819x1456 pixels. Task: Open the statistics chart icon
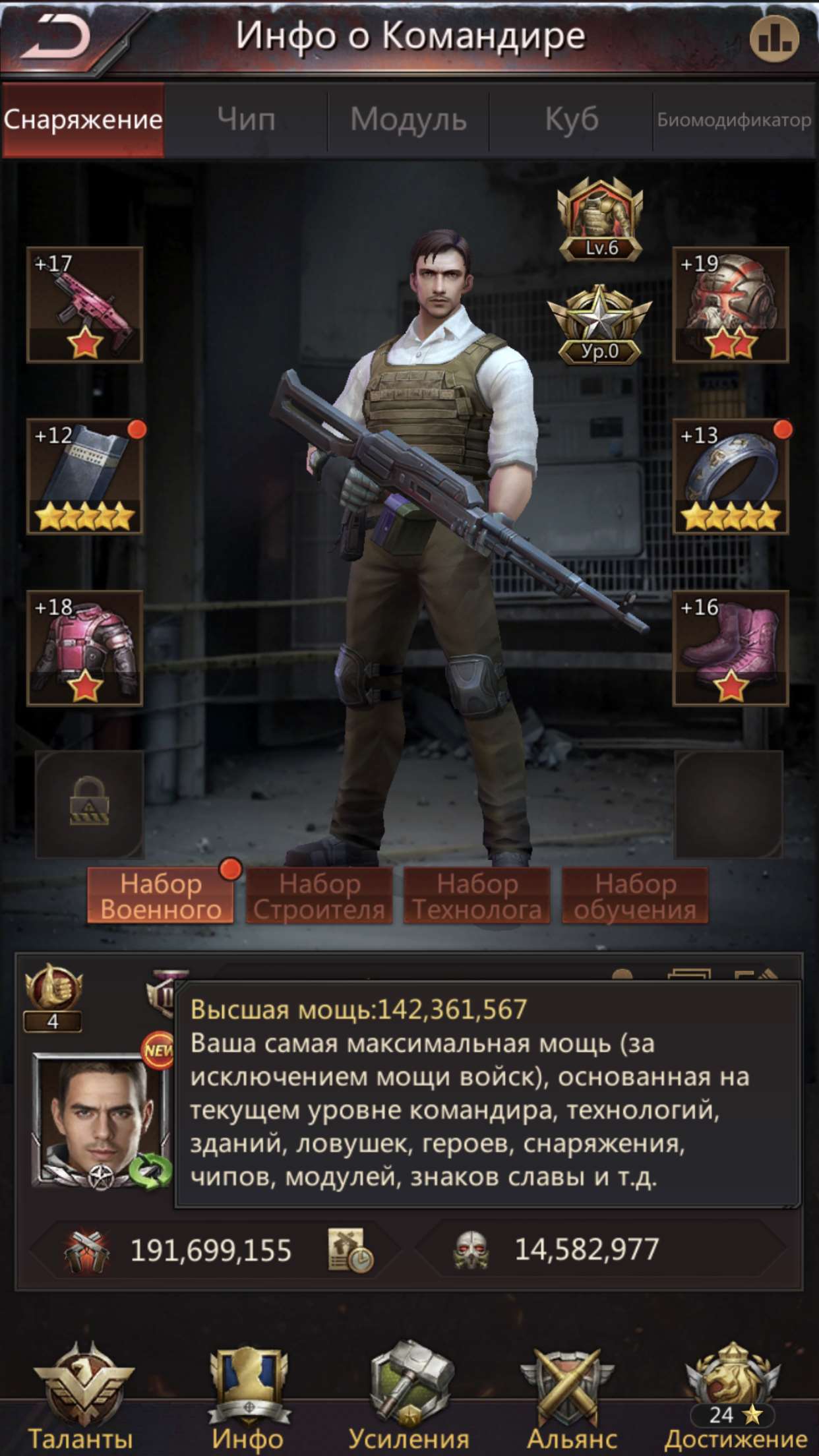click(774, 39)
